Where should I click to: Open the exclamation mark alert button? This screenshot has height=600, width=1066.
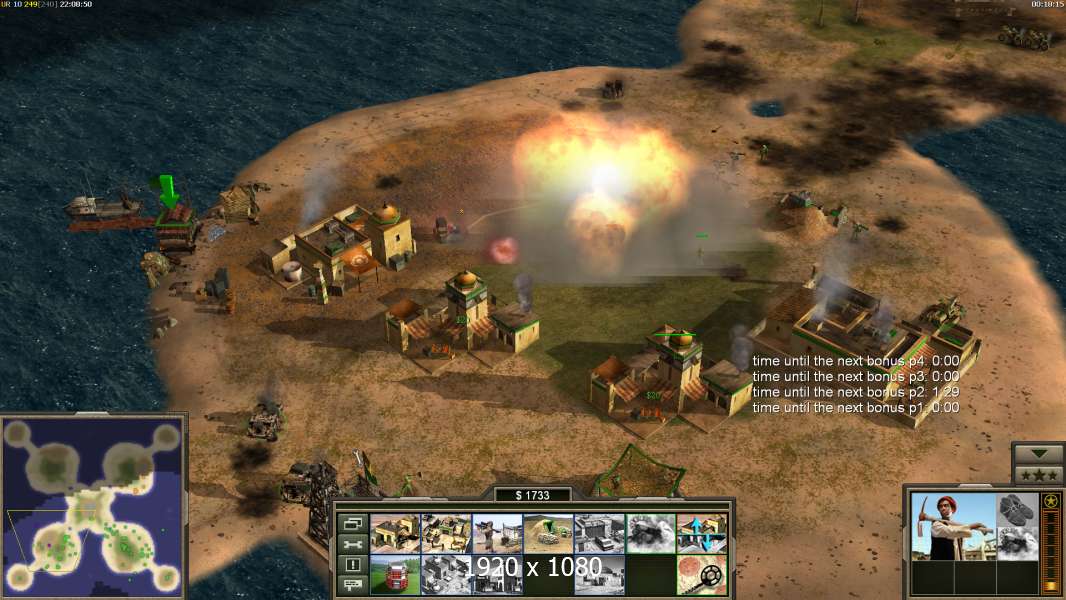click(x=352, y=565)
